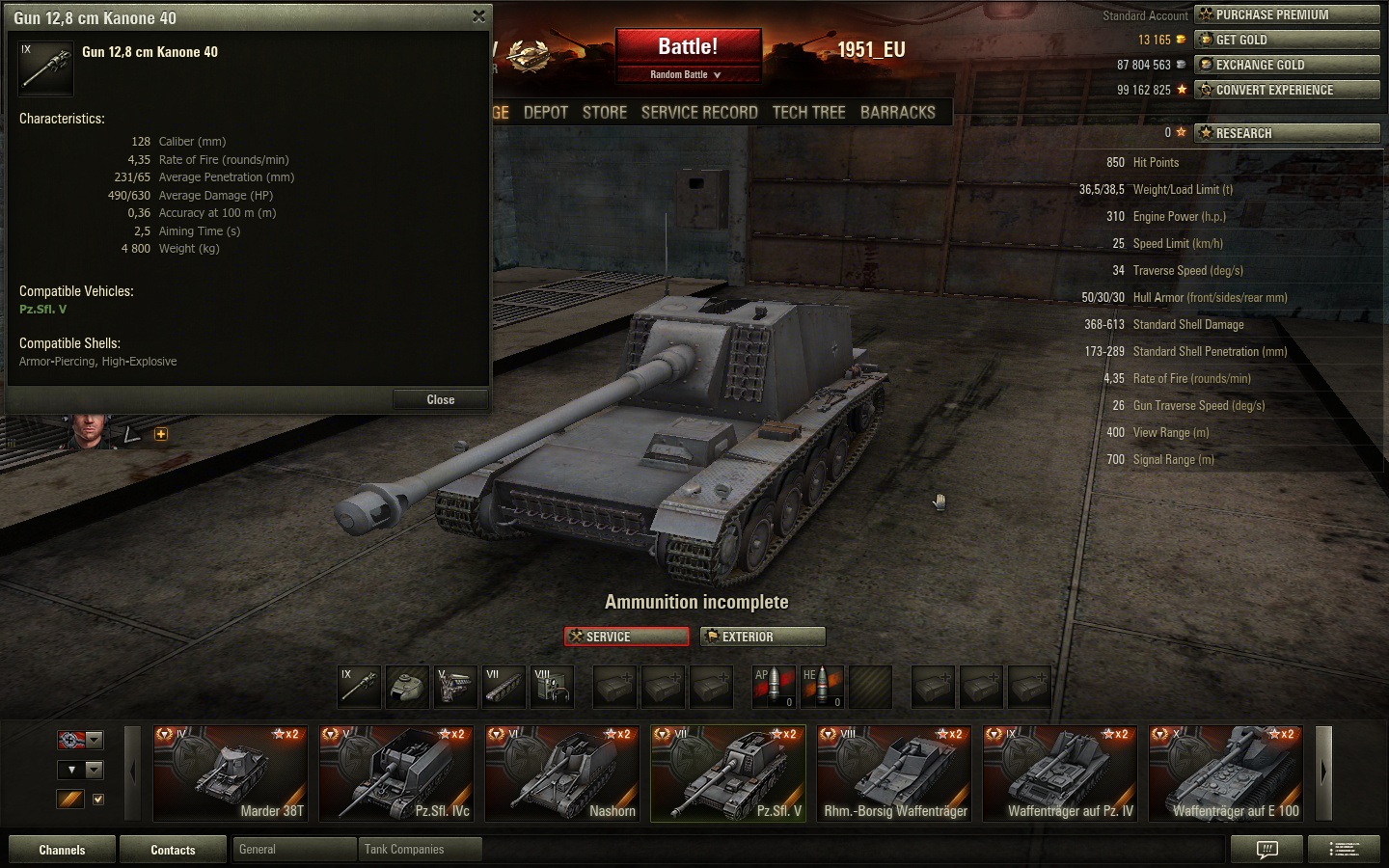Select the Waffenträger auf E 100 tank
This screenshot has height=868, width=1389.
(1225, 774)
